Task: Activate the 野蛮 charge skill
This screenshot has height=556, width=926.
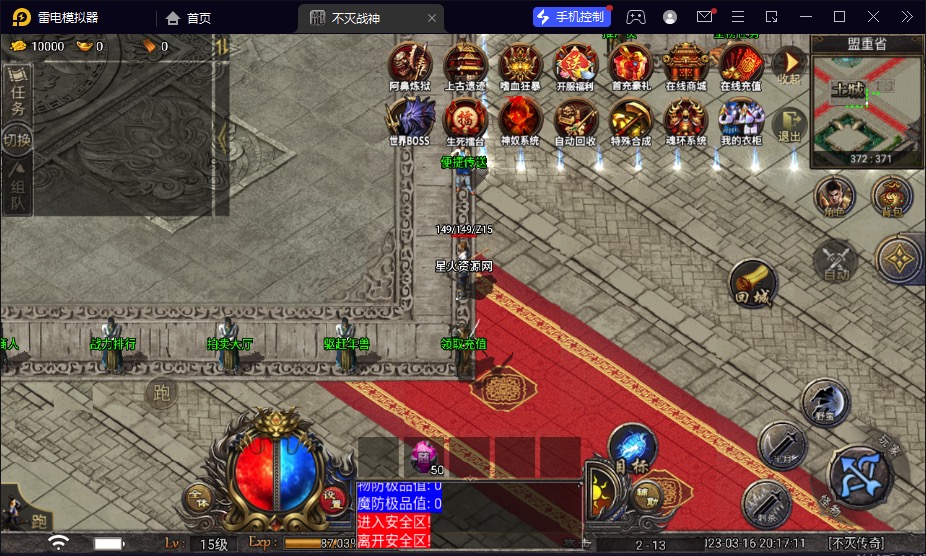Action: [825, 402]
